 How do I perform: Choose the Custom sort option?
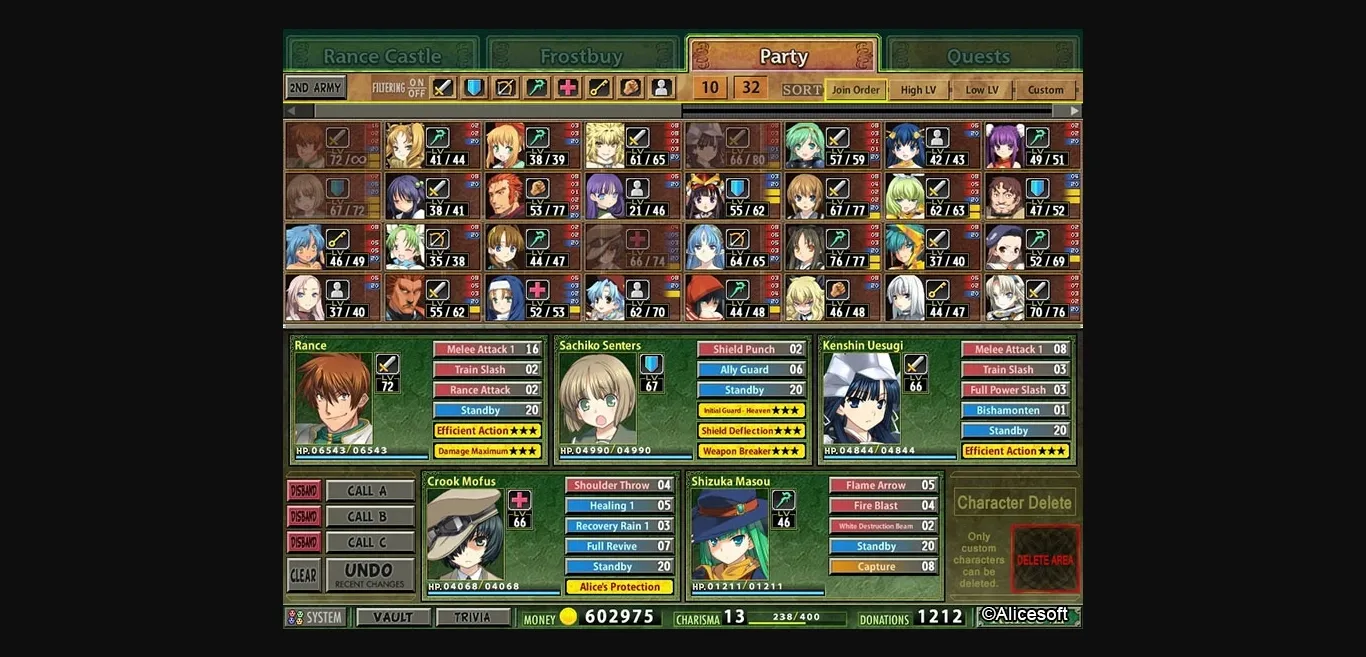1046,90
